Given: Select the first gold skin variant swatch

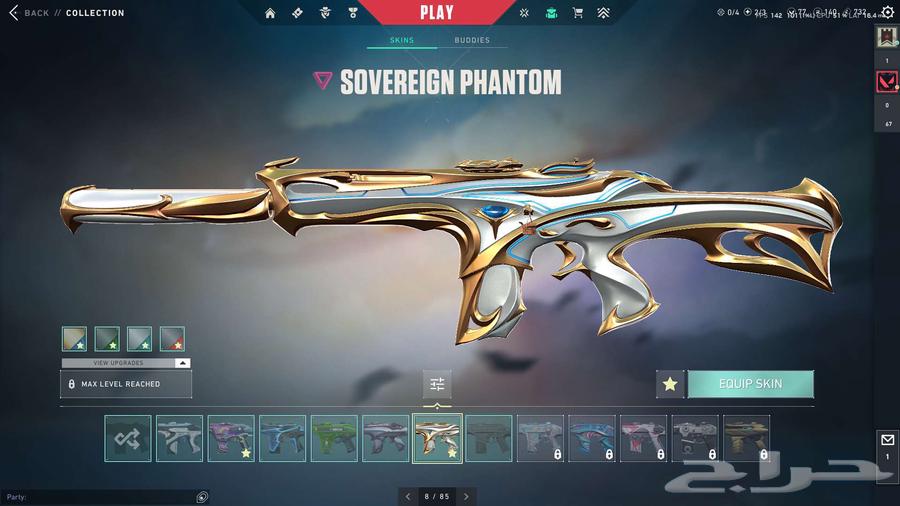Looking at the screenshot, I should (x=74, y=339).
